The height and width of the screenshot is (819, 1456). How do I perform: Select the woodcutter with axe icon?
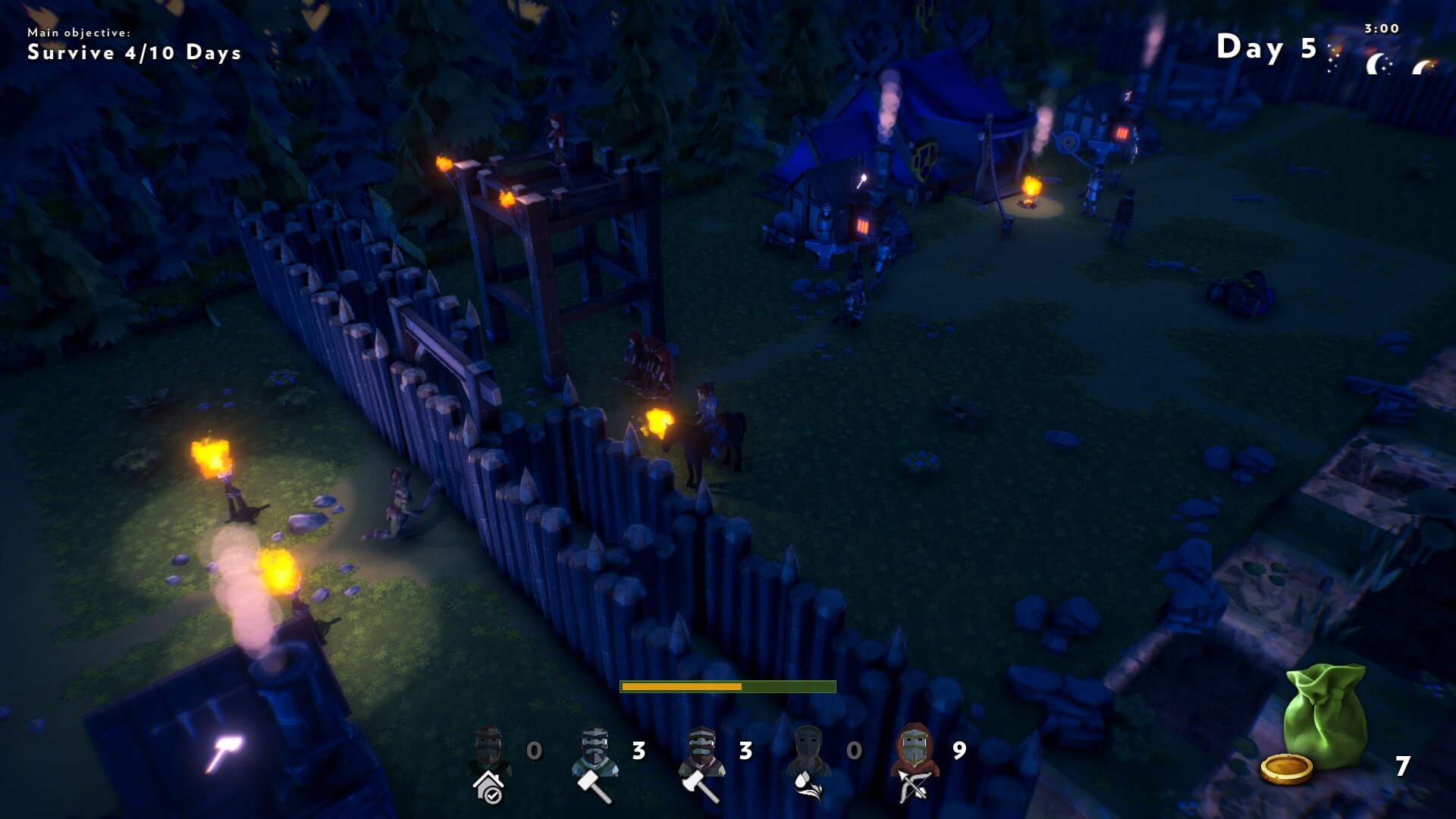tap(702, 762)
